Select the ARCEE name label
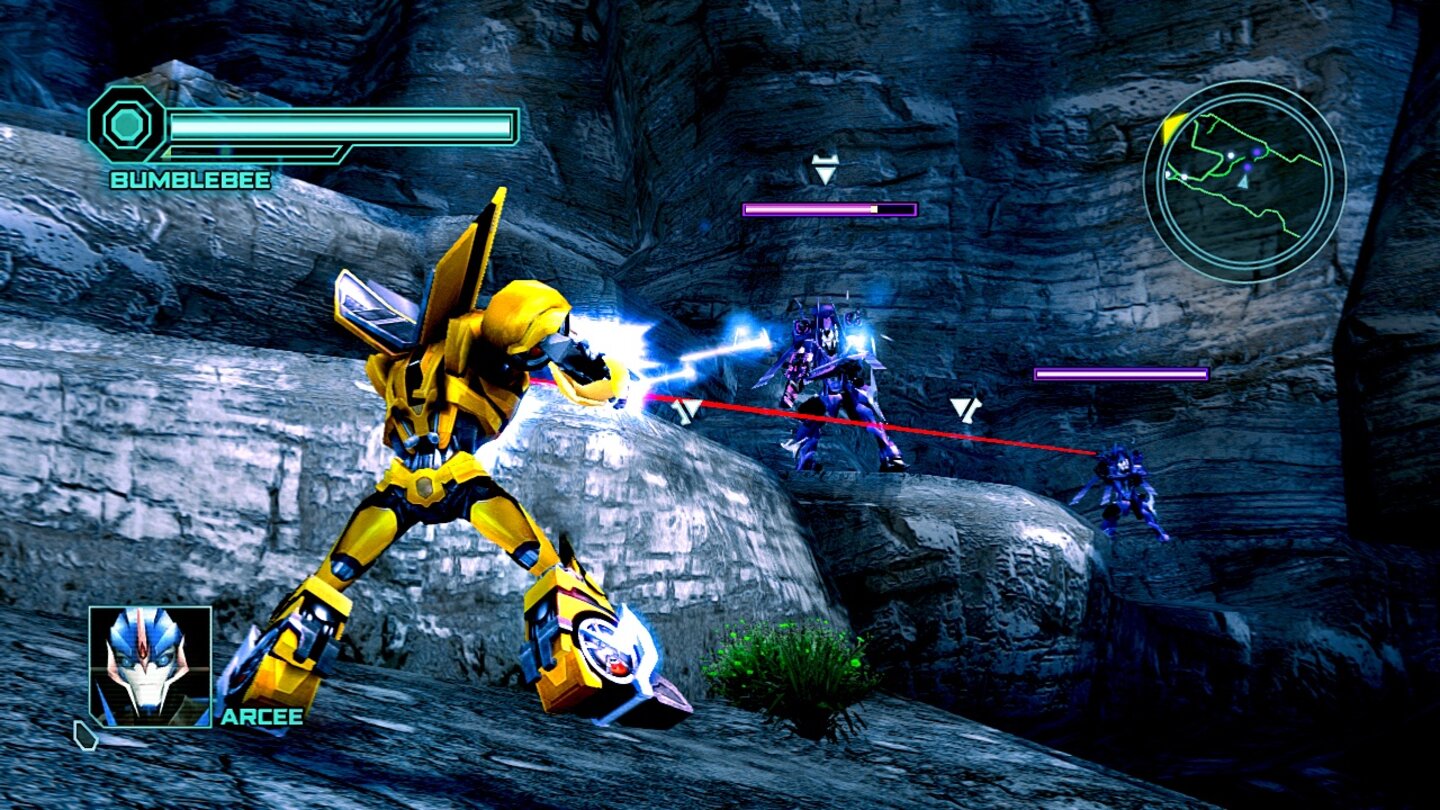Image resolution: width=1440 pixels, height=810 pixels. (x=263, y=717)
